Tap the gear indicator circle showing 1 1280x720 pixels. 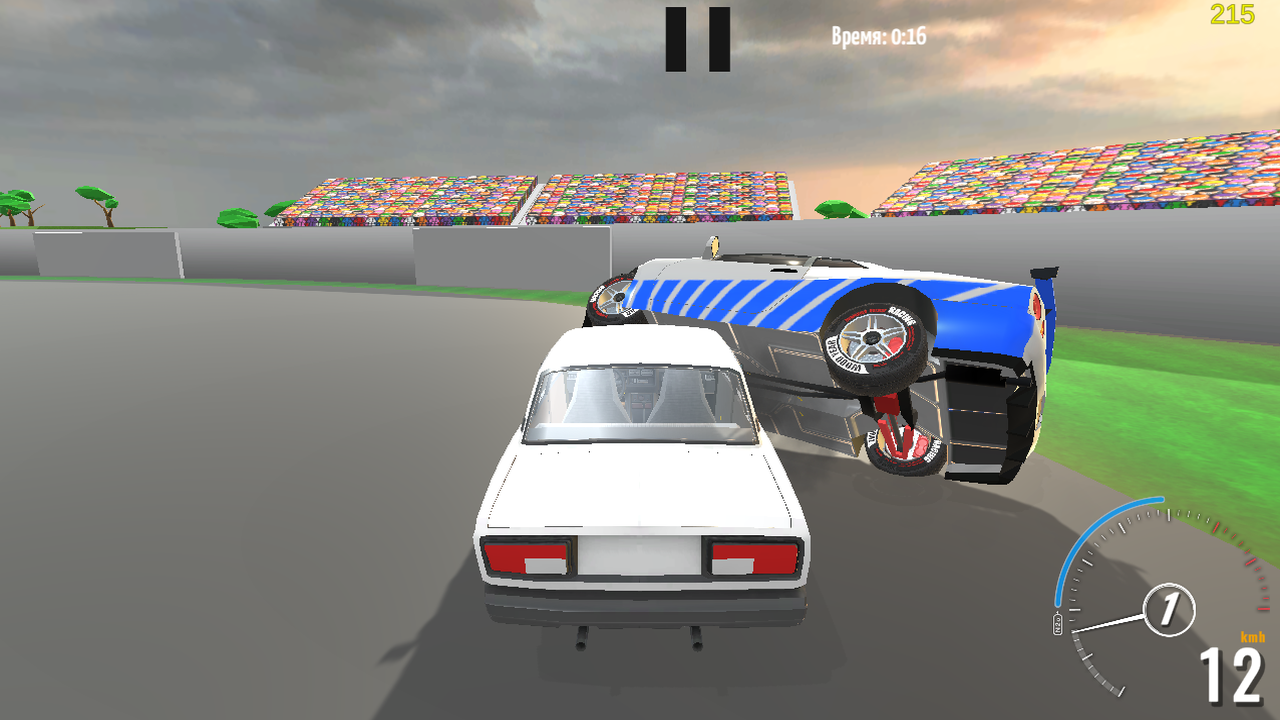click(x=1168, y=608)
